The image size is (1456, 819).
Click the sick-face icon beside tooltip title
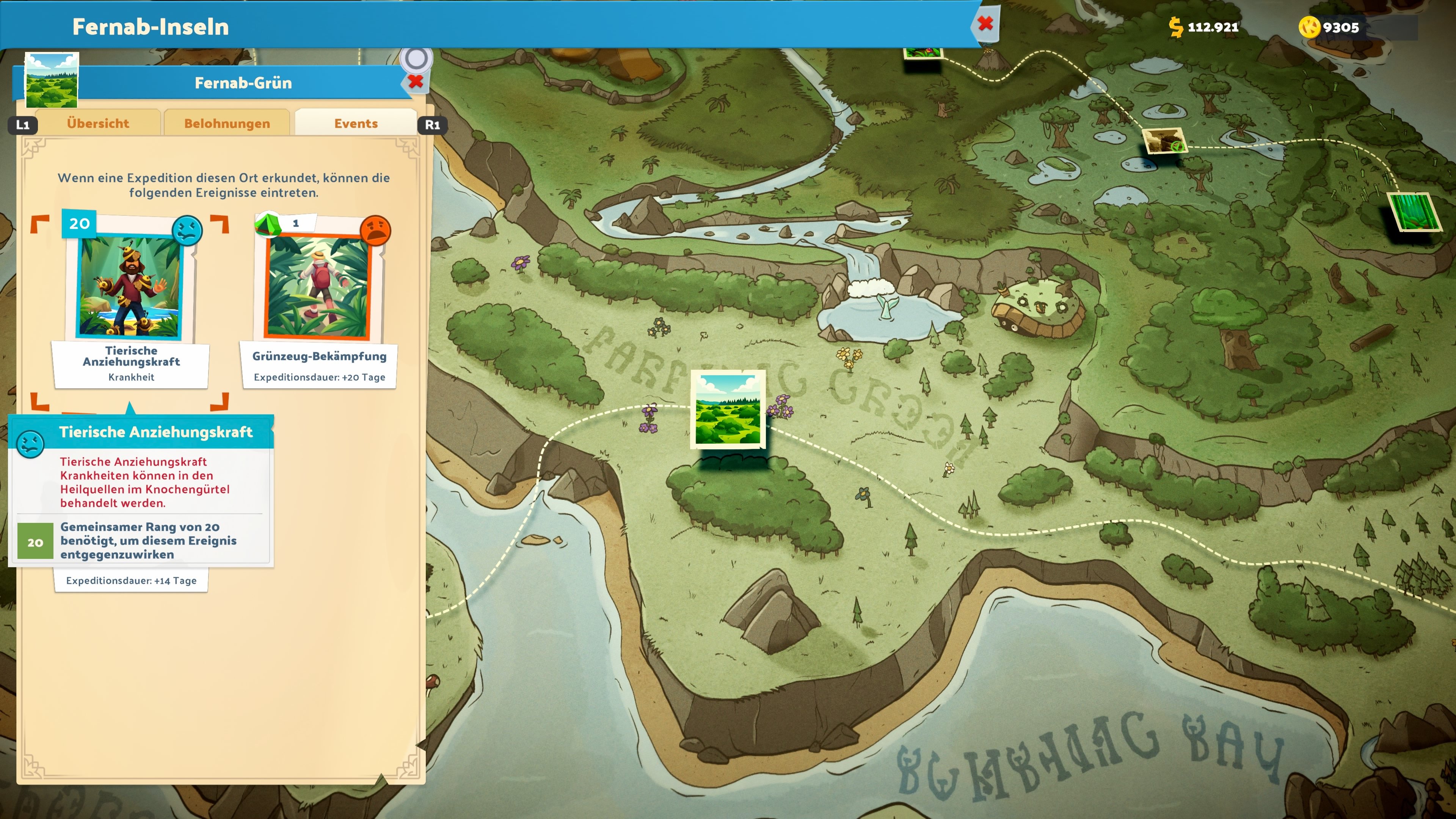point(31,444)
